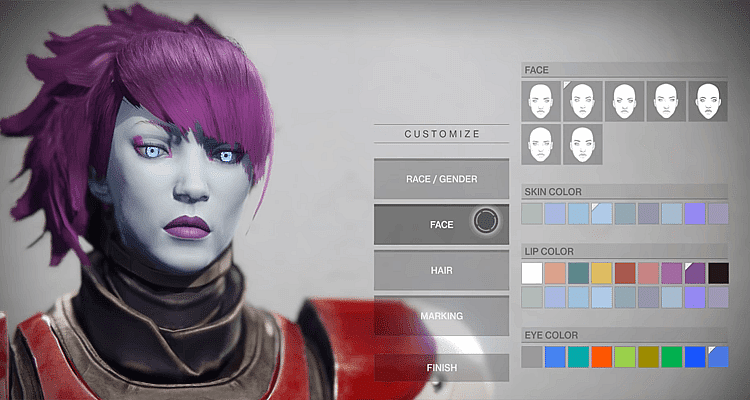Go to the Marking customization section
The height and width of the screenshot is (400, 750).
[441, 316]
